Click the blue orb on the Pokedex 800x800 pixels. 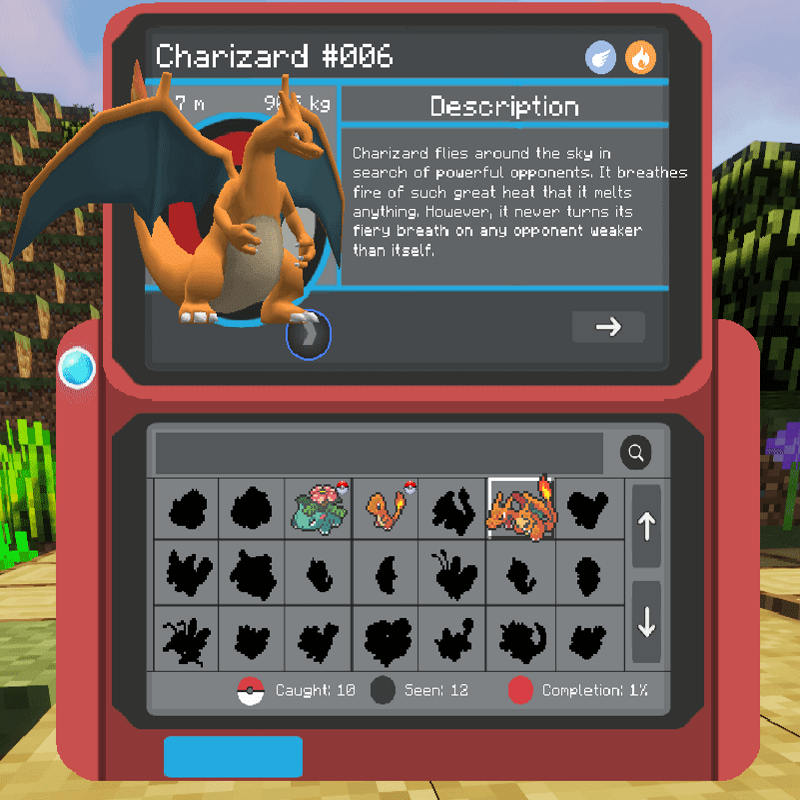[77, 369]
